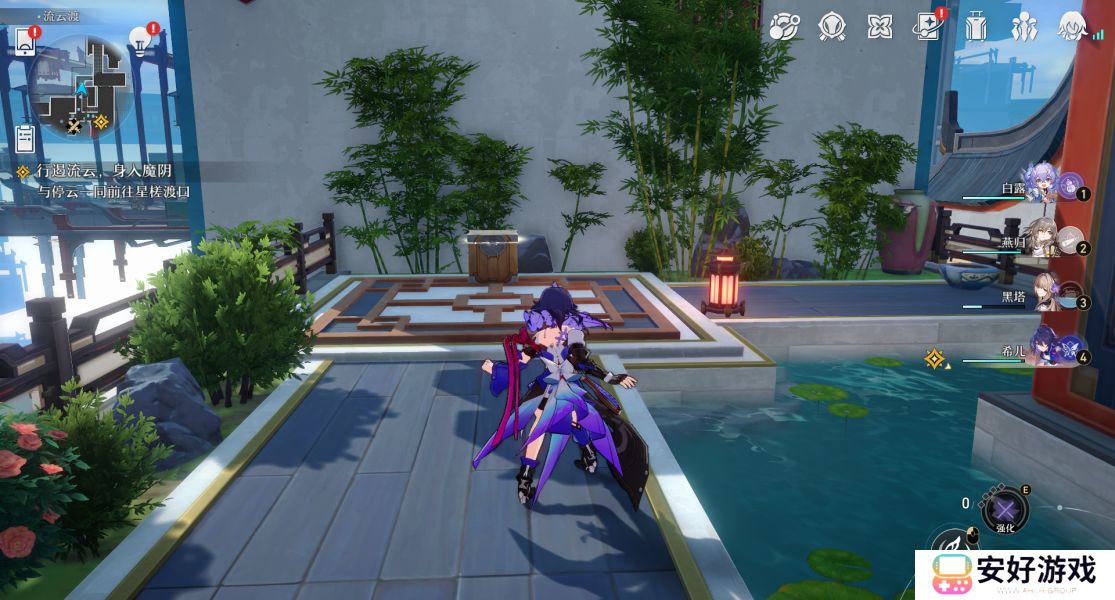Open the mission clipboard icon
The image size is (1115, 600).
coord(26,138)
